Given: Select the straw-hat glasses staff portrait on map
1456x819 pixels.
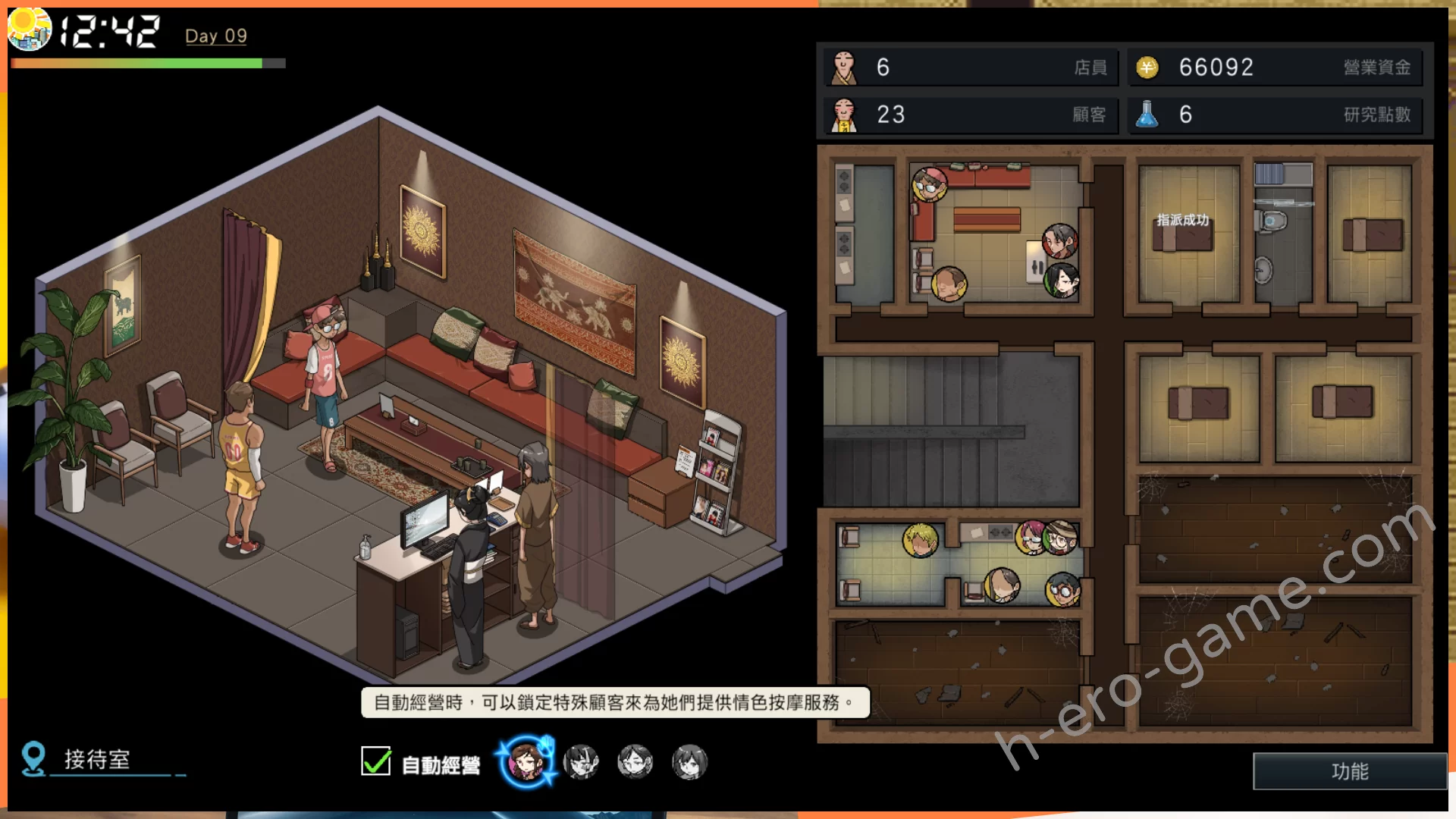Looking at the screenshot, I should pos(1060,537).
